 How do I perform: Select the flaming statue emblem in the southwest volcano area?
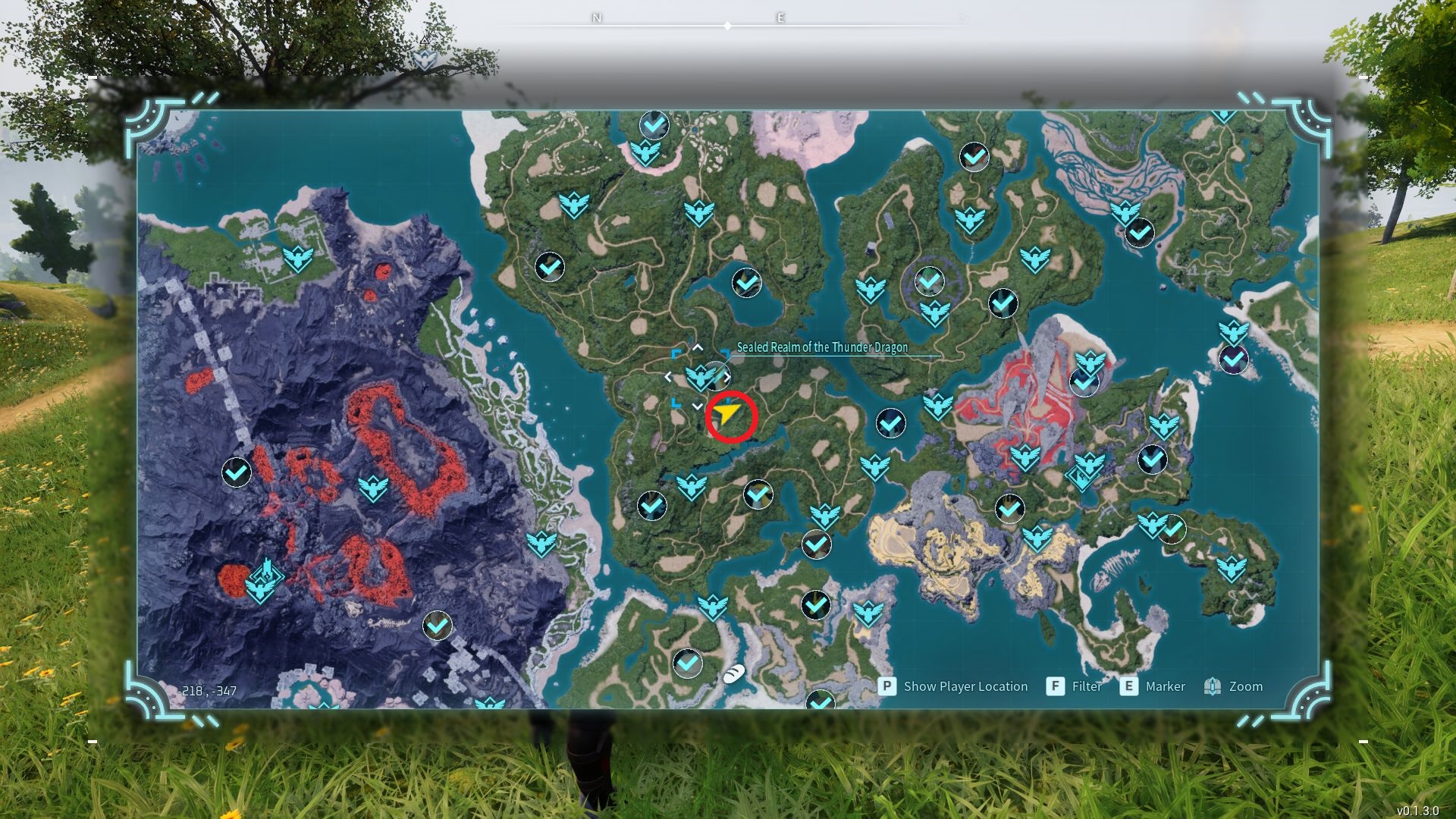265,580
